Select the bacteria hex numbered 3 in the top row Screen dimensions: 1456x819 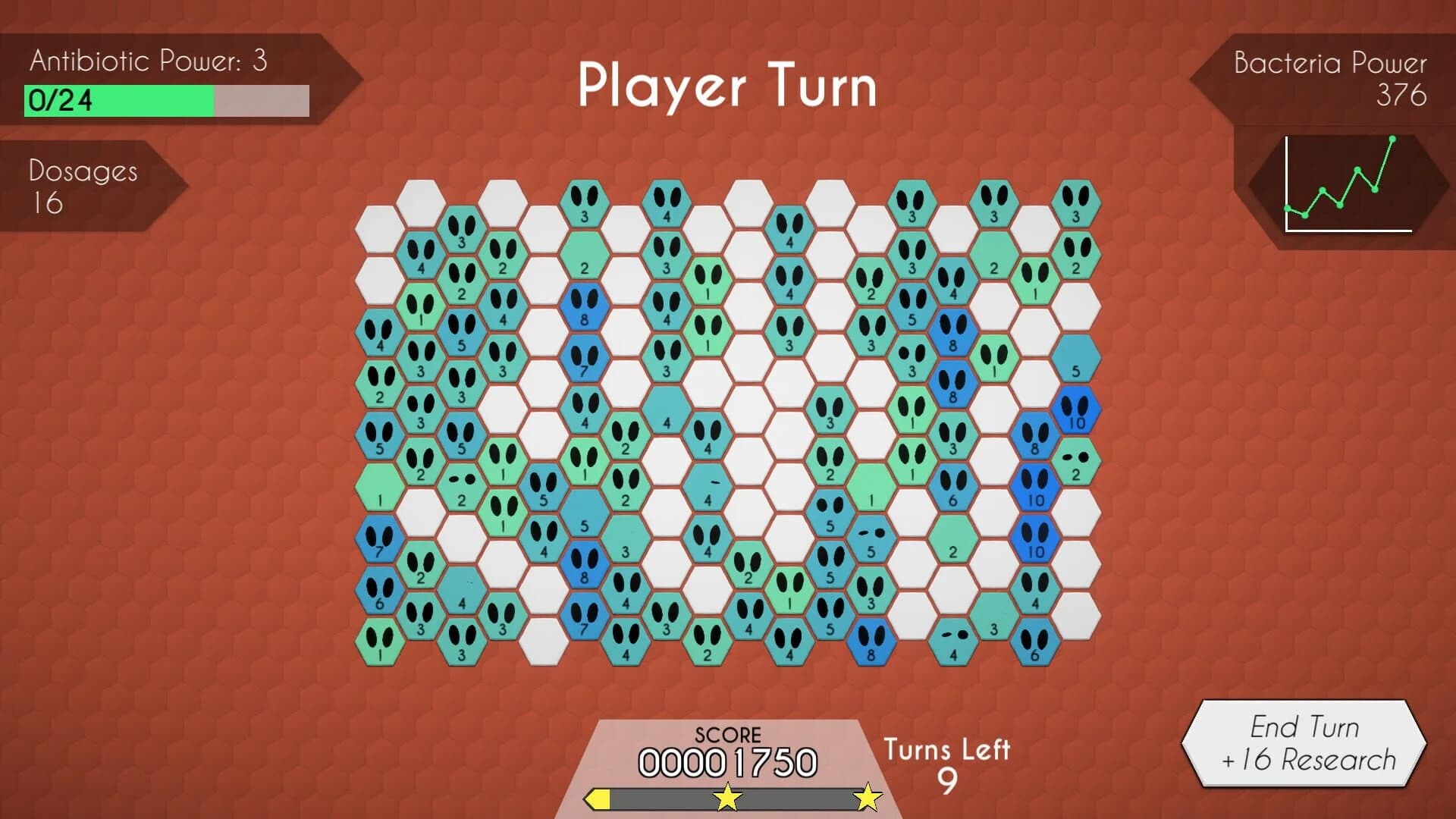[584, 205]
